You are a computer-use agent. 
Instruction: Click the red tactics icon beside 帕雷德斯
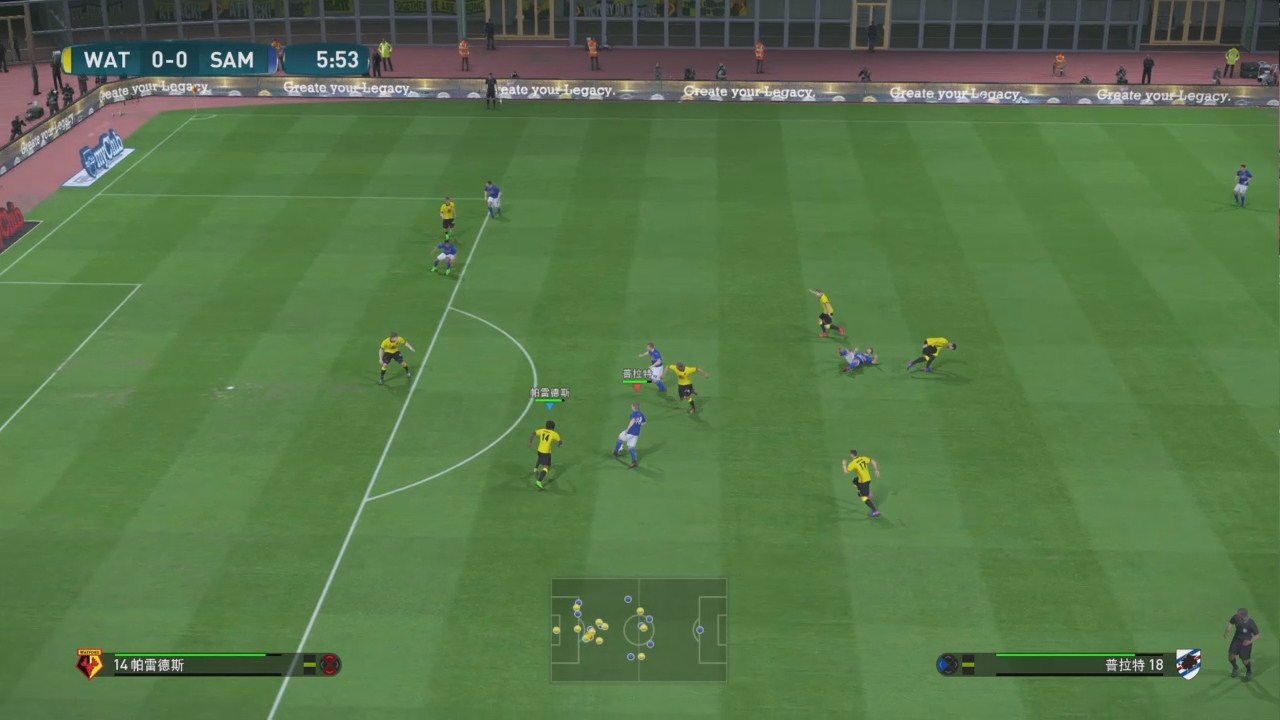[x=329, y=665]
